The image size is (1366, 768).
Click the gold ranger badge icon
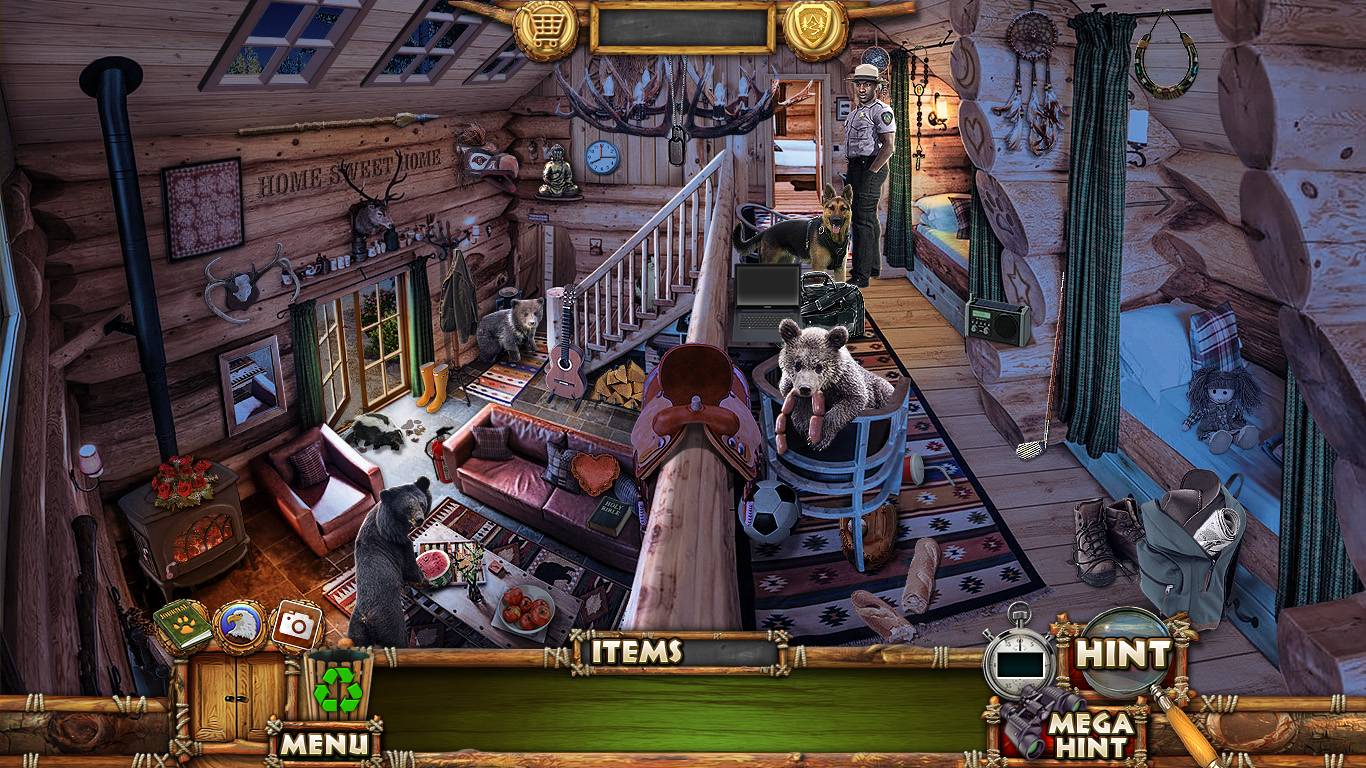tap(816, 28)
